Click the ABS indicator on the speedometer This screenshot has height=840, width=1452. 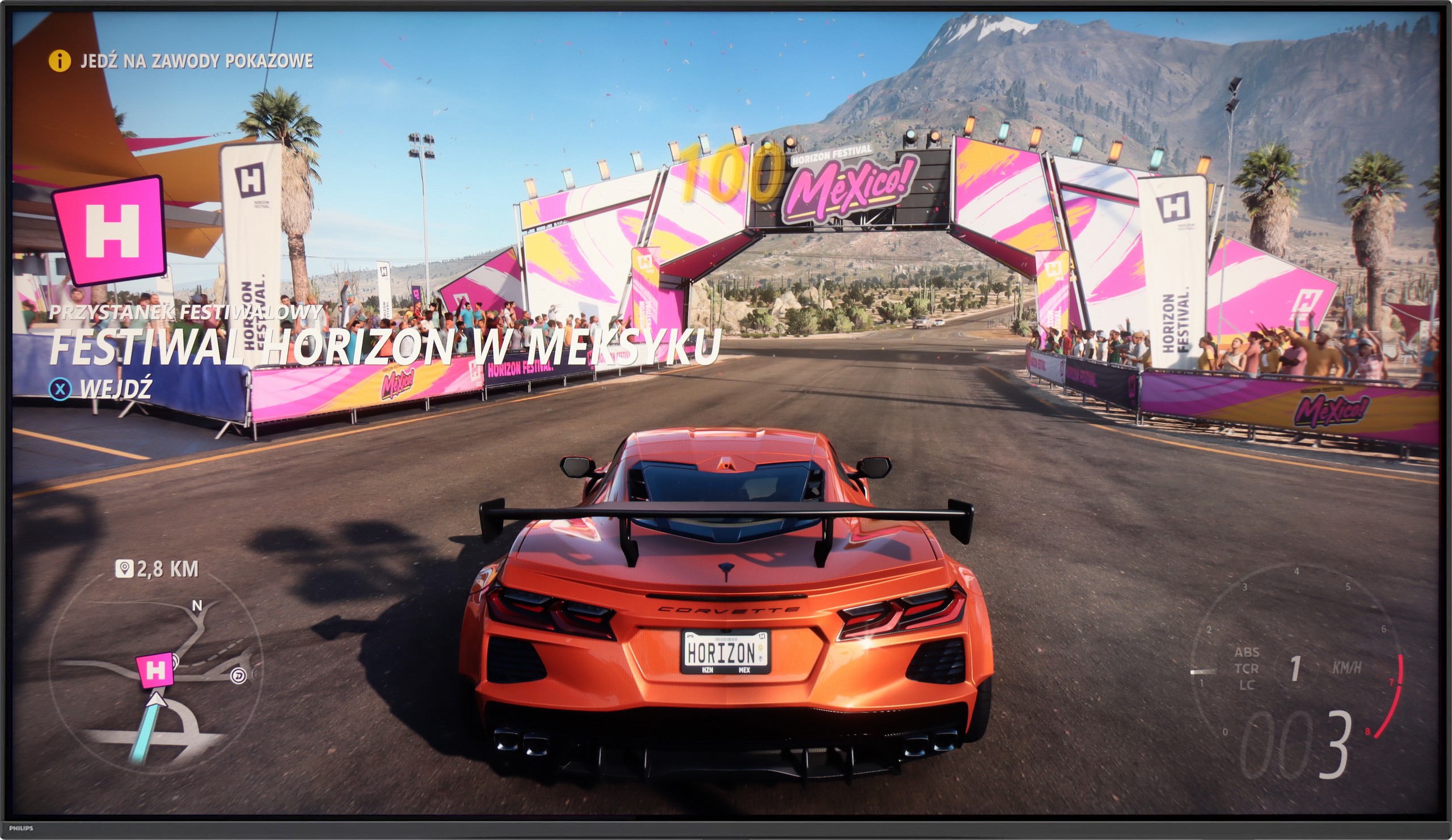[1248, 652]
